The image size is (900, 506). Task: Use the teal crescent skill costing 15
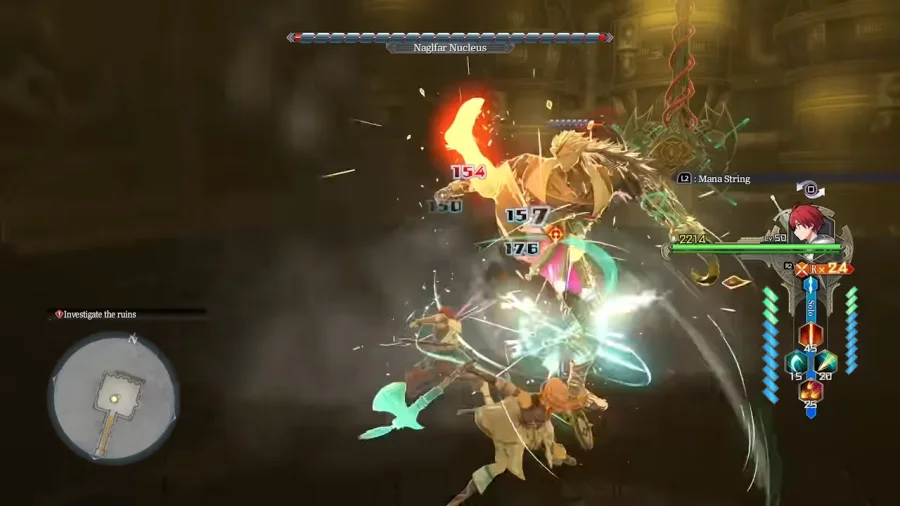[796, 362]
